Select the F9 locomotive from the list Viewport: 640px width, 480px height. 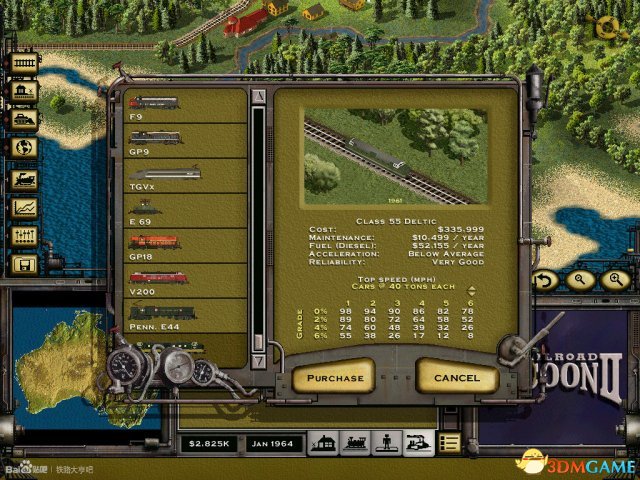(186, 107)
